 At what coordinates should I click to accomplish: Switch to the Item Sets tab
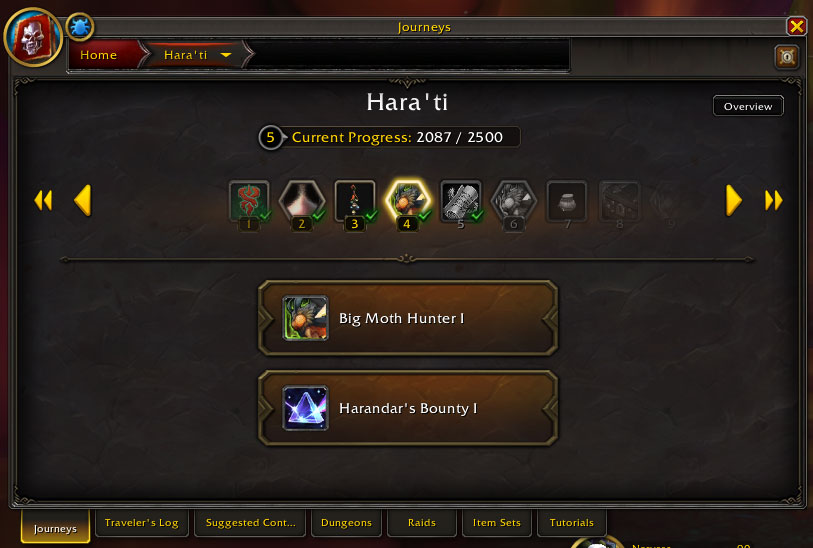coord(498,523)
